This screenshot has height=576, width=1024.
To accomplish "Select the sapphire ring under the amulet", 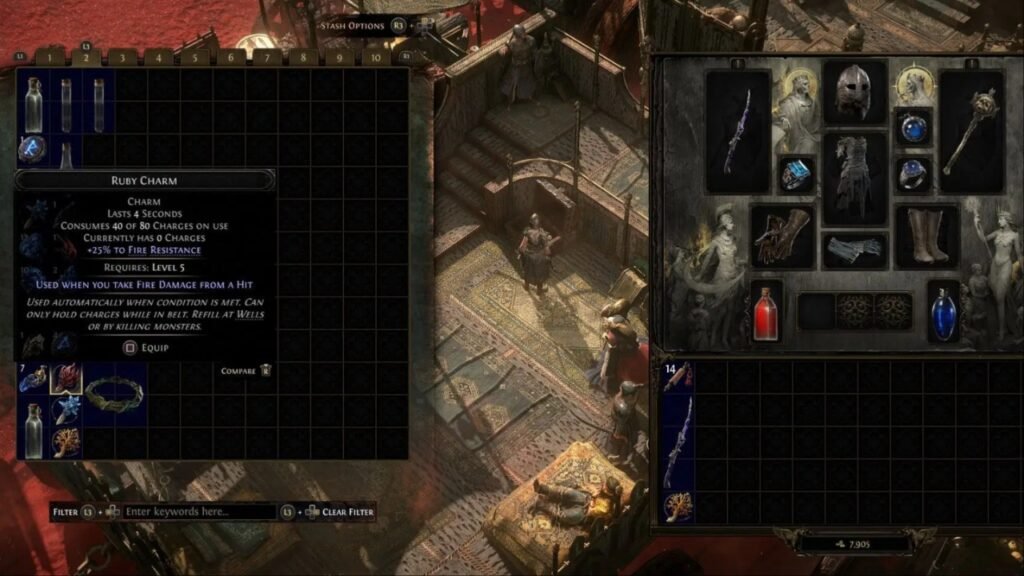I will click(x=912, y=174).
